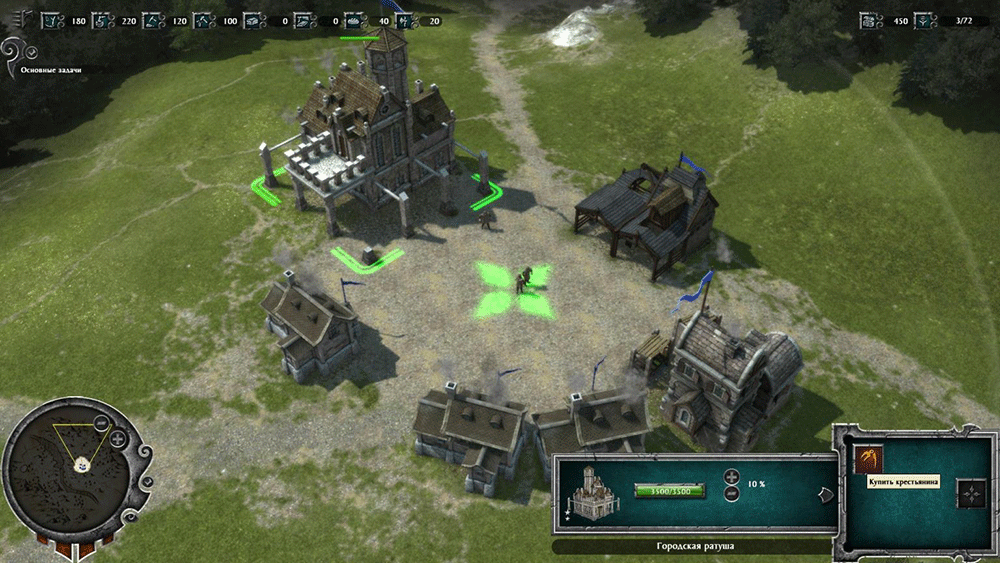Decrease the tax rate with minus button
Viewport: 1000px width, 563px height.
pyautogui.click(x=731, y=493)
